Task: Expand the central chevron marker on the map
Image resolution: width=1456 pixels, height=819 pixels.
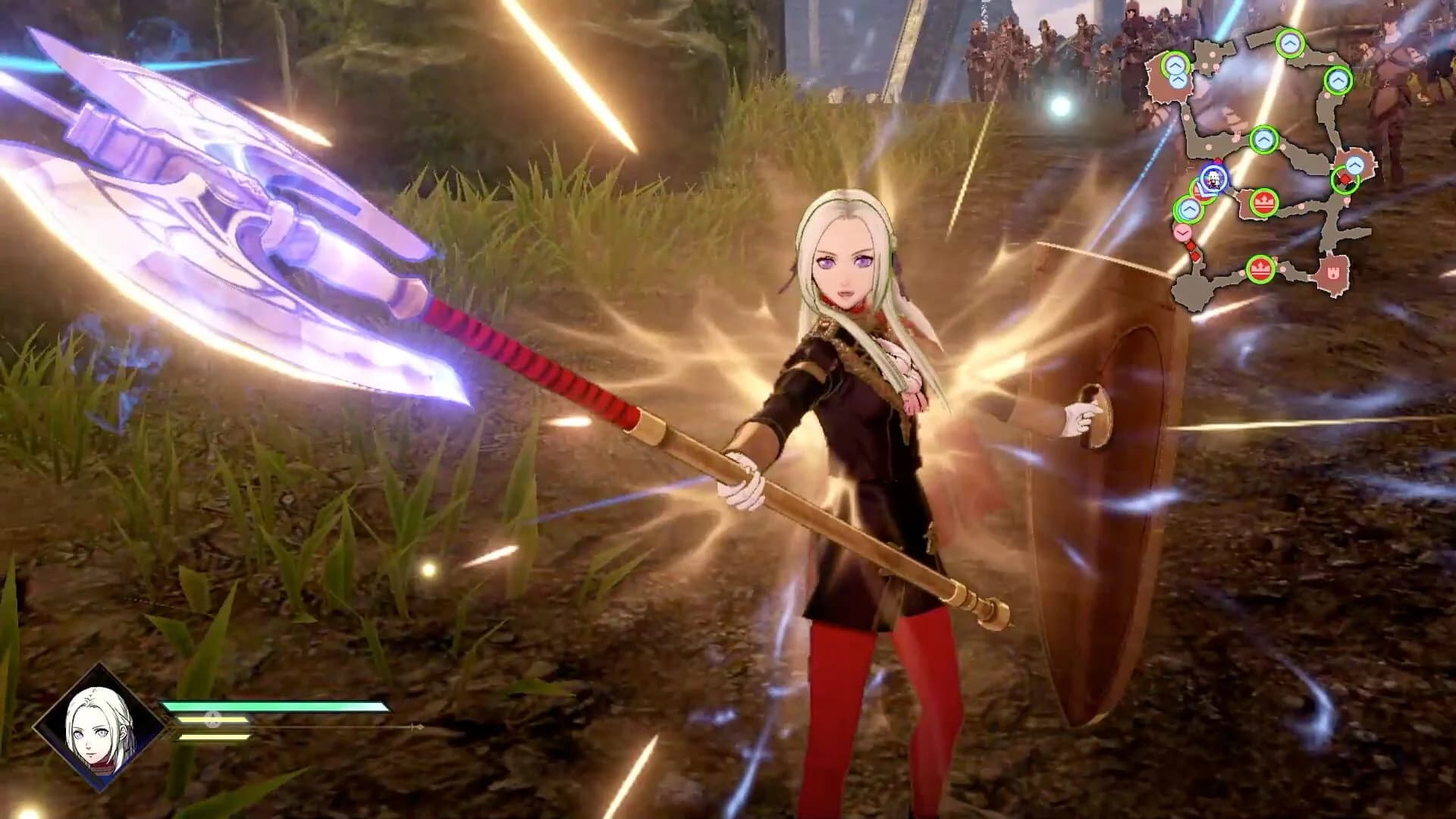Action: (x=1264, y=138)
